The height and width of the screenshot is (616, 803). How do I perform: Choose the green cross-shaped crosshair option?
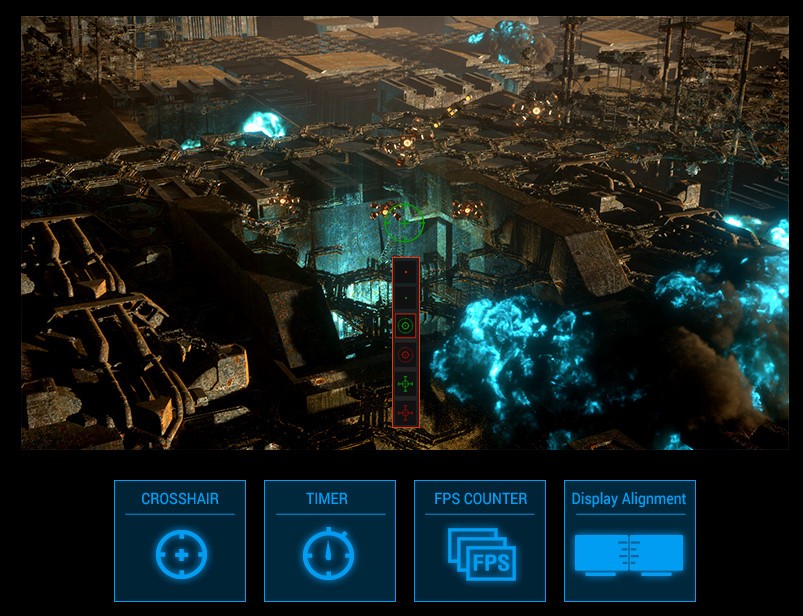pos(406,383)
